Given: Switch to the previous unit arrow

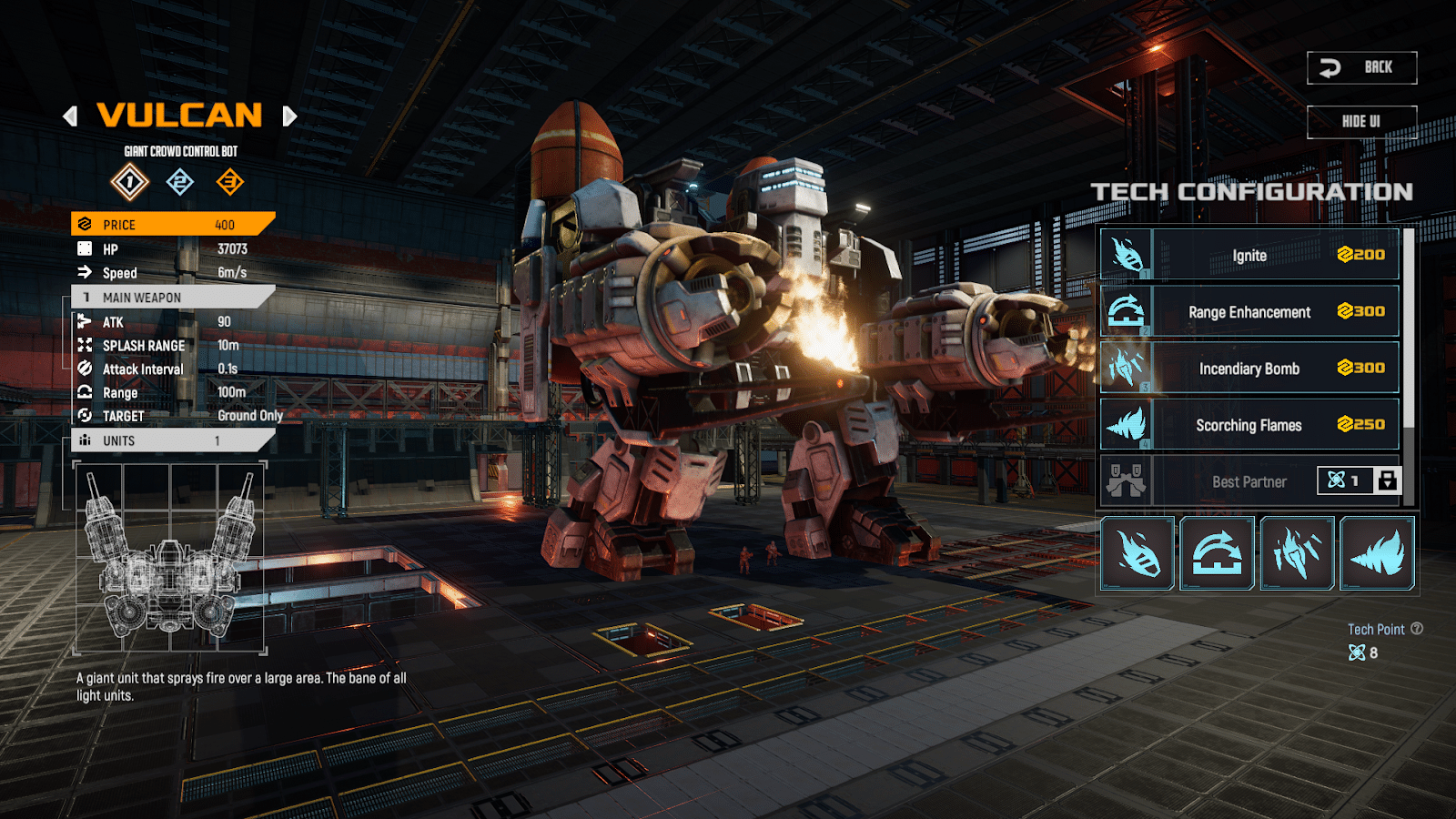Looking at the screenshot, I should coord(70,116).
